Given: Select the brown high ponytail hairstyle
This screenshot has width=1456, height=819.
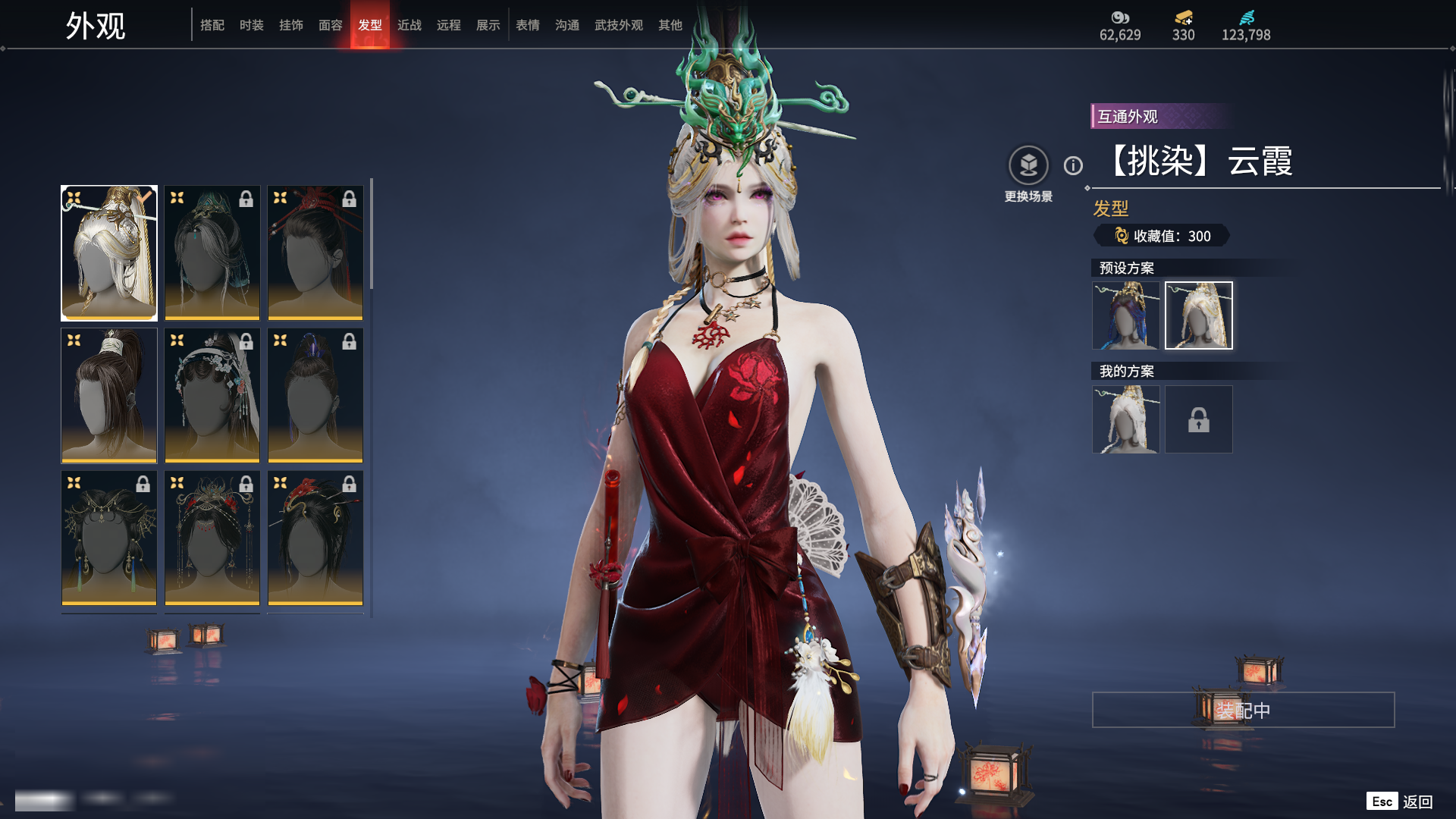Looking at the screenshot, I should [x=109, y=395].
